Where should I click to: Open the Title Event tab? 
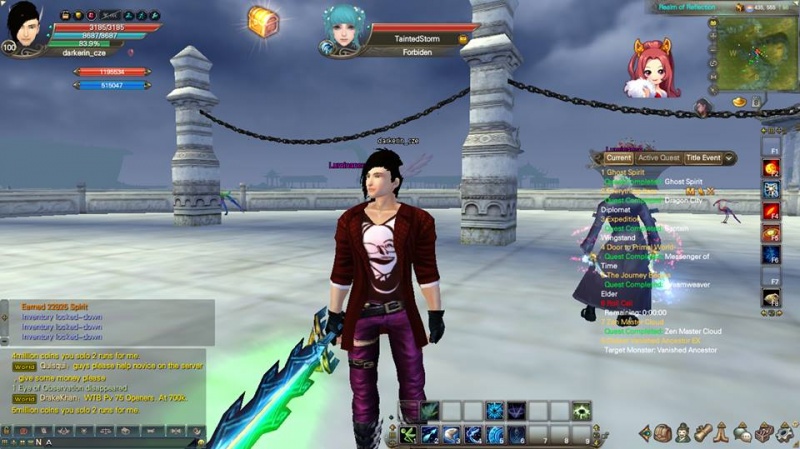coord(702,158)
